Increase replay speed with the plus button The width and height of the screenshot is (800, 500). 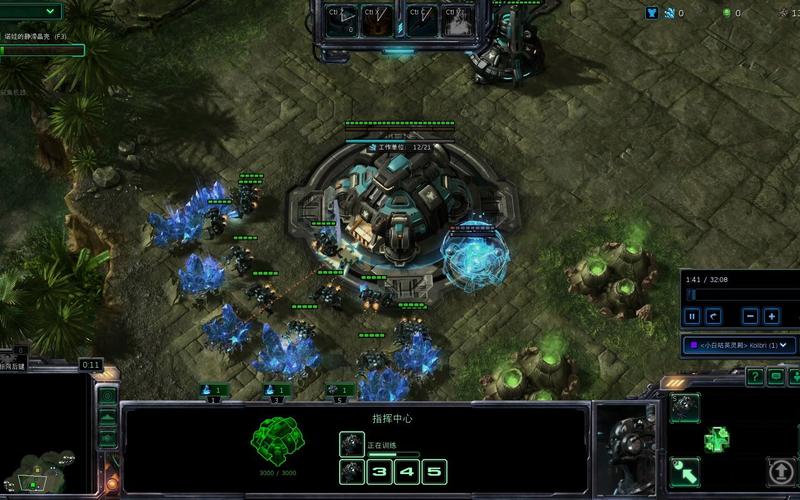772,316
